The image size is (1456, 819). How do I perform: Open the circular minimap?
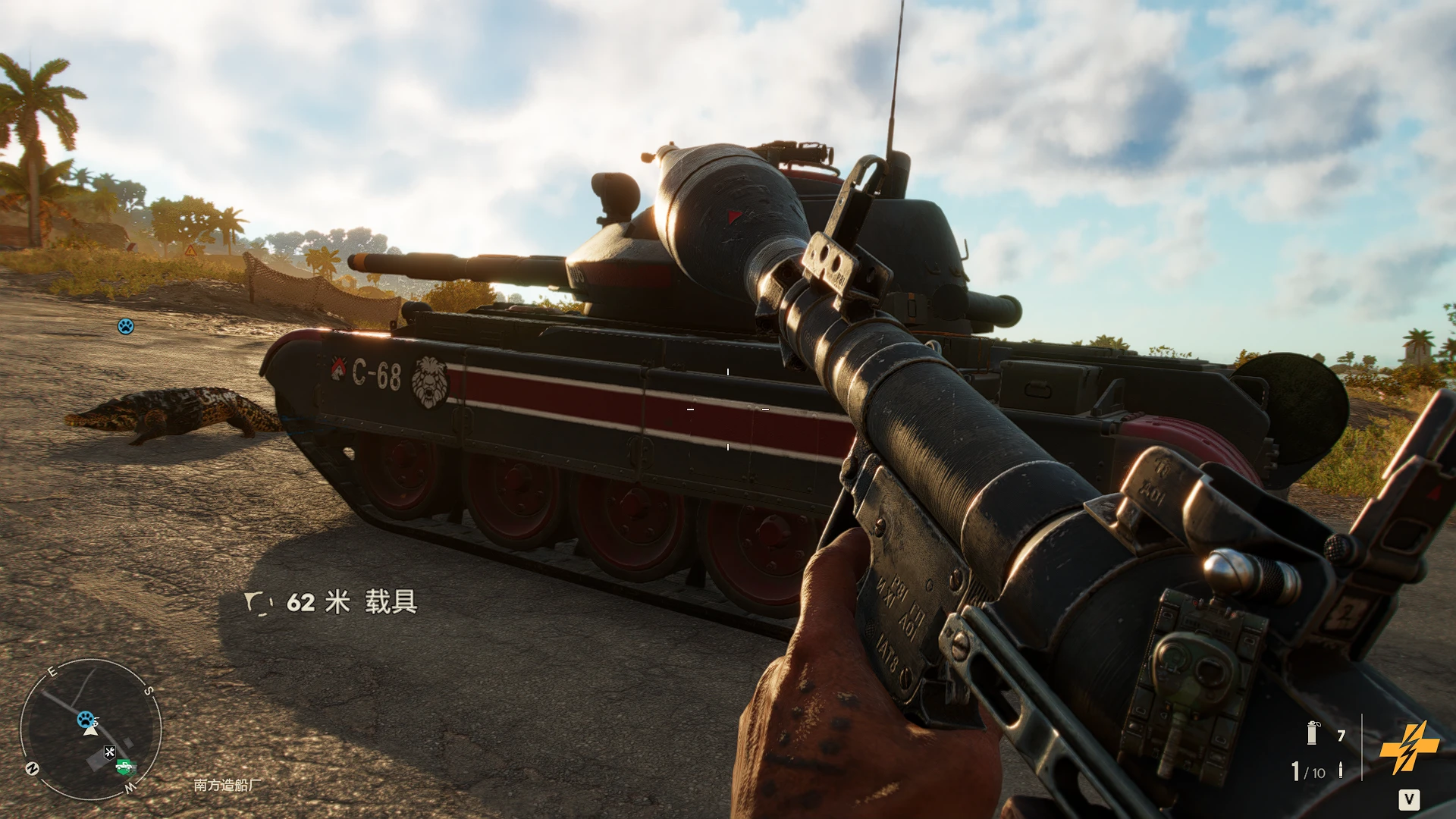tap(90, 729)
